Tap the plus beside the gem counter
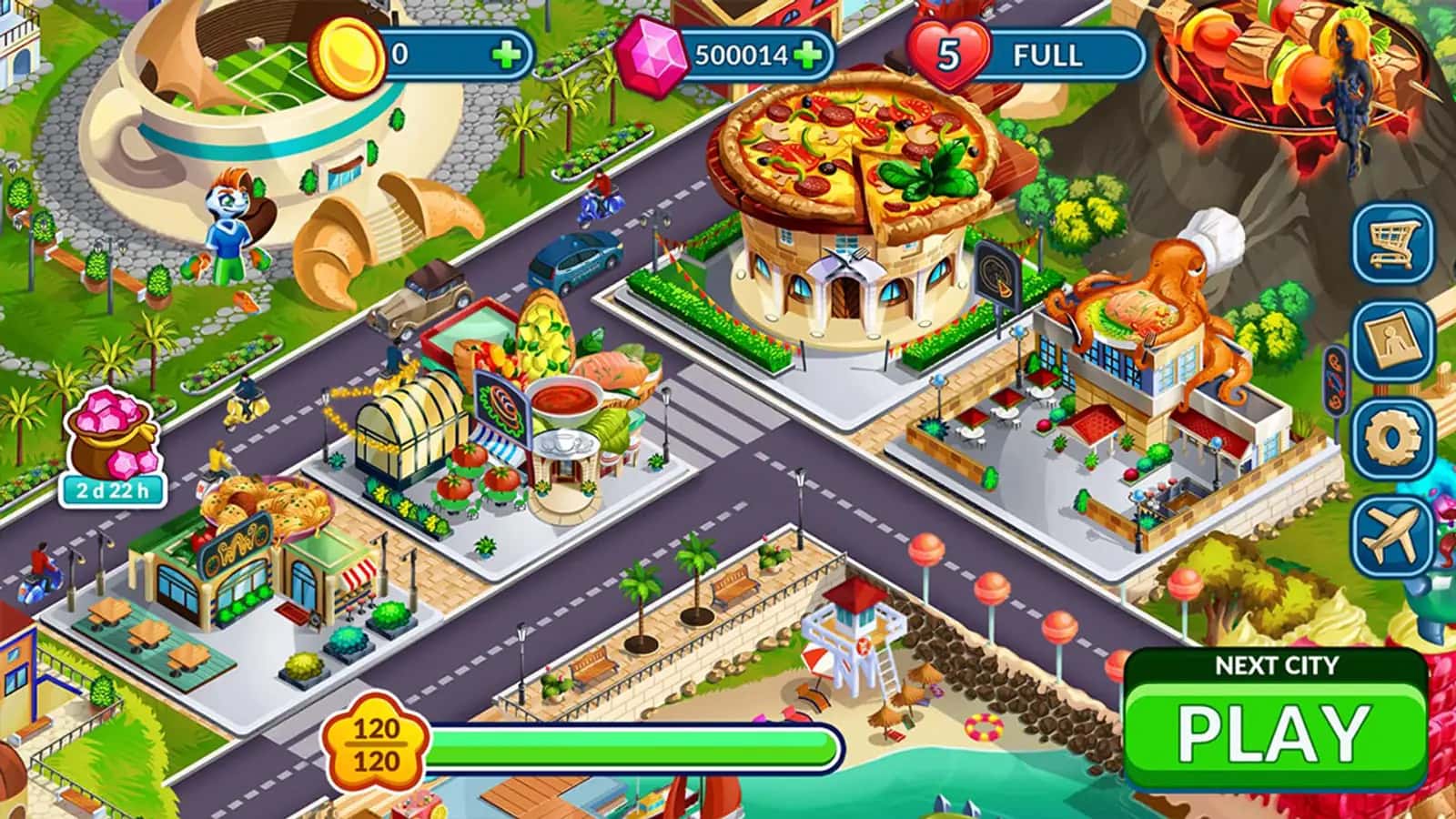1456x819 pixels. pos(810,55)
